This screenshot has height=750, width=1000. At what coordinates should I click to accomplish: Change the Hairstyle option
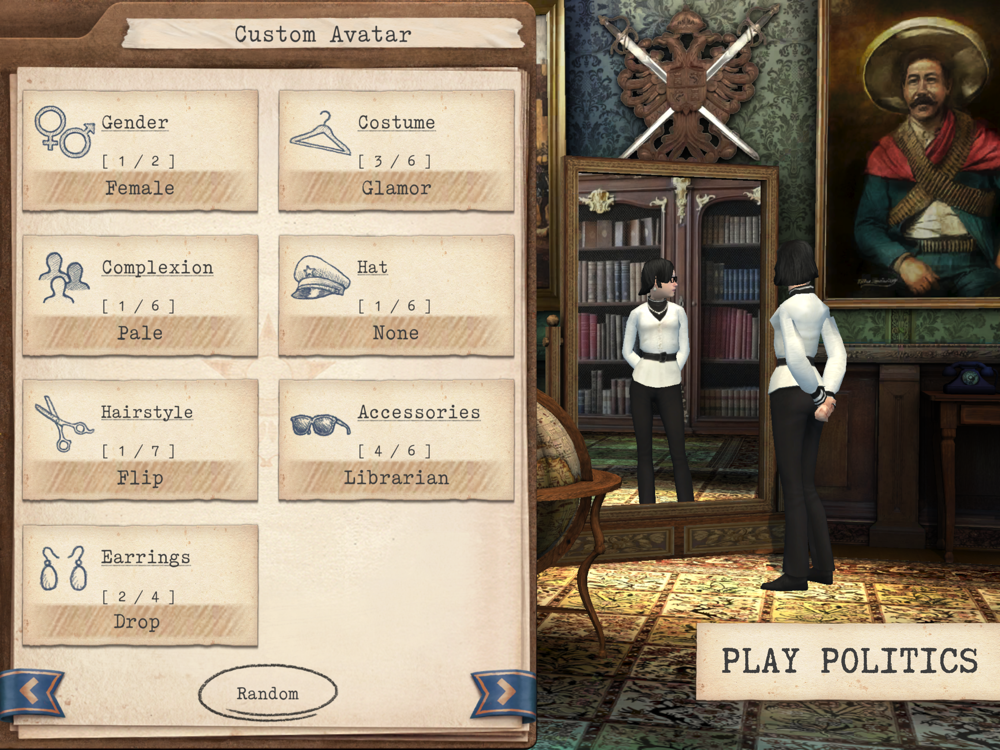pyautogui.click(x=140, y=441)
